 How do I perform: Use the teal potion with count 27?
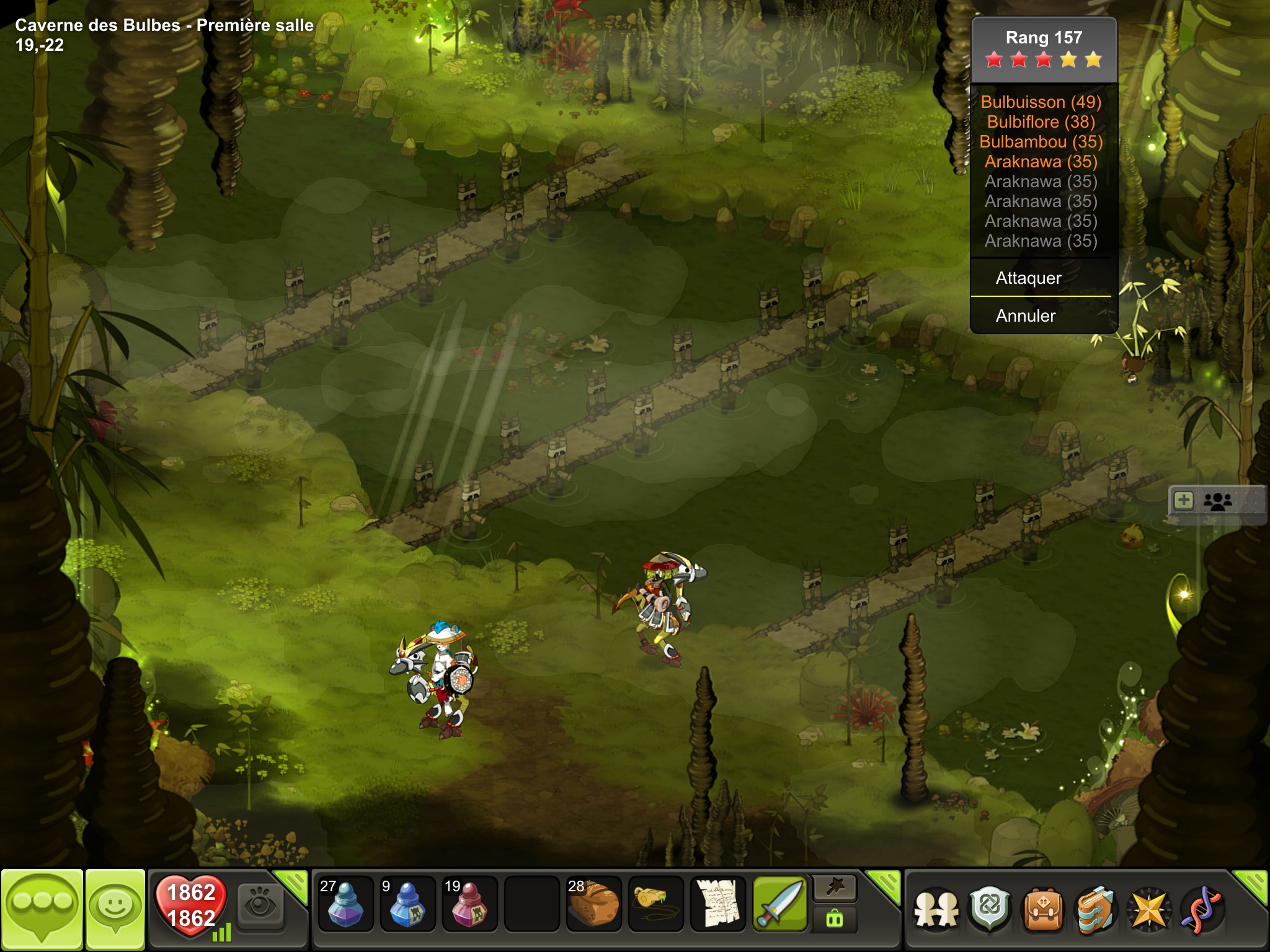click(345, 904)
